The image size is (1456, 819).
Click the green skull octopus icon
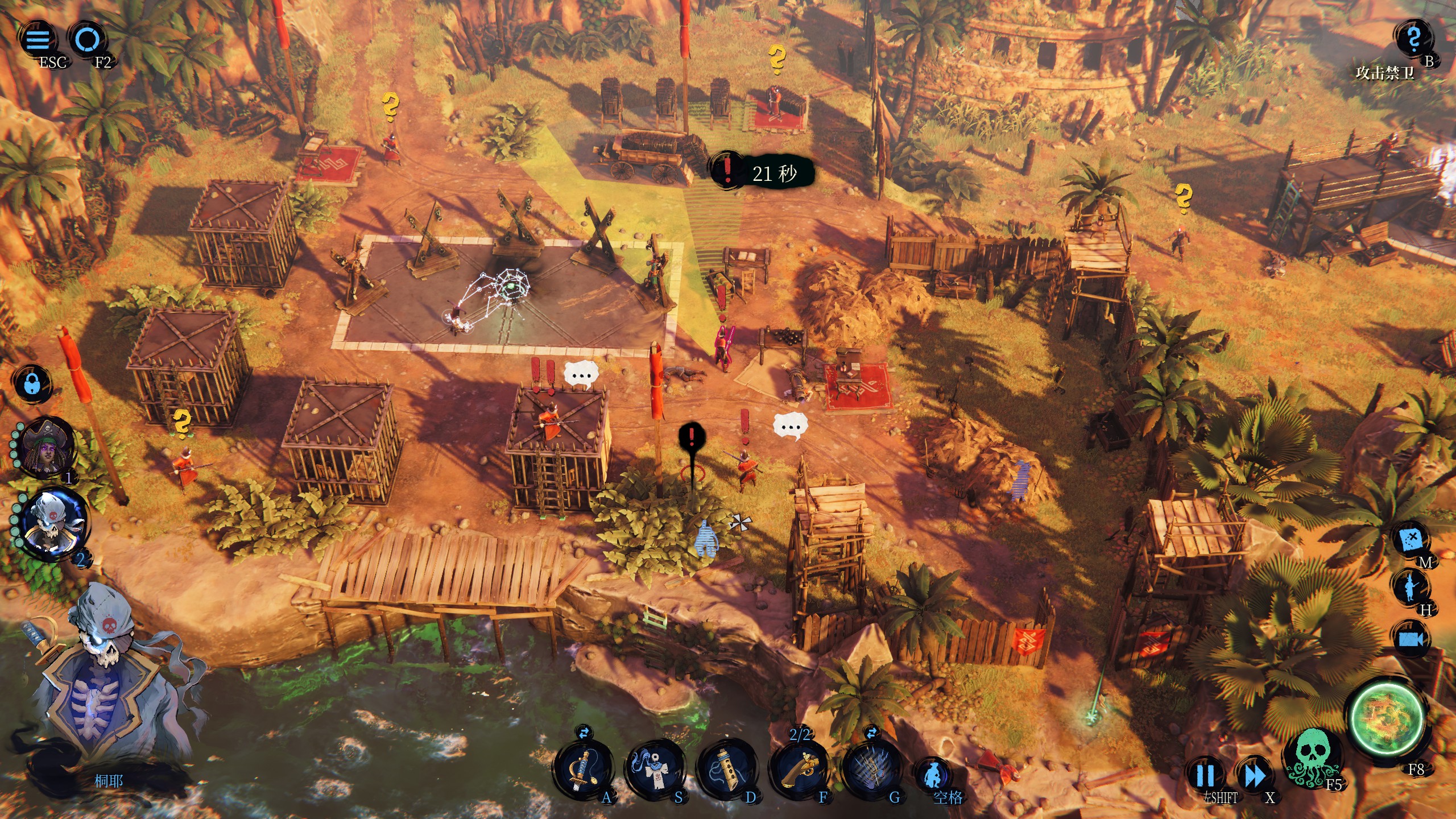click(x=1310, y=758)
